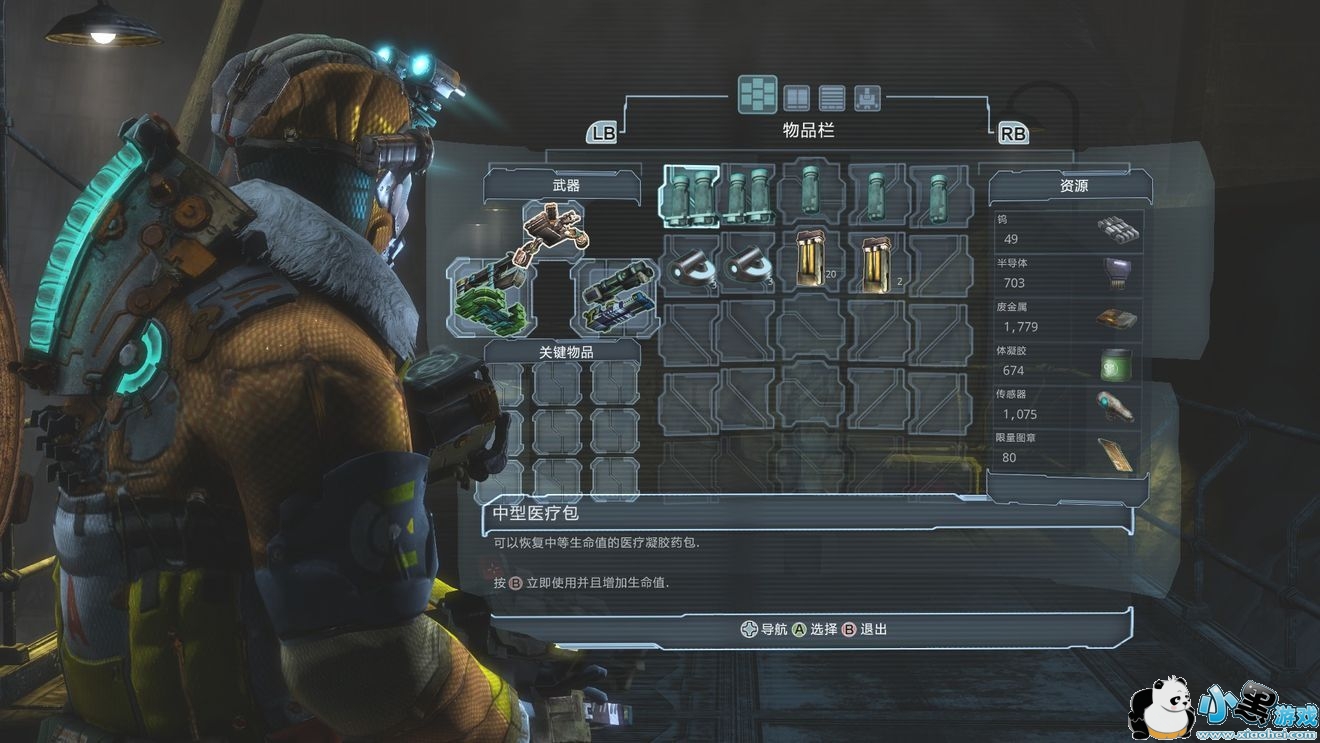
Task: Open the two-column panel tab
Action: pos(796,97)
